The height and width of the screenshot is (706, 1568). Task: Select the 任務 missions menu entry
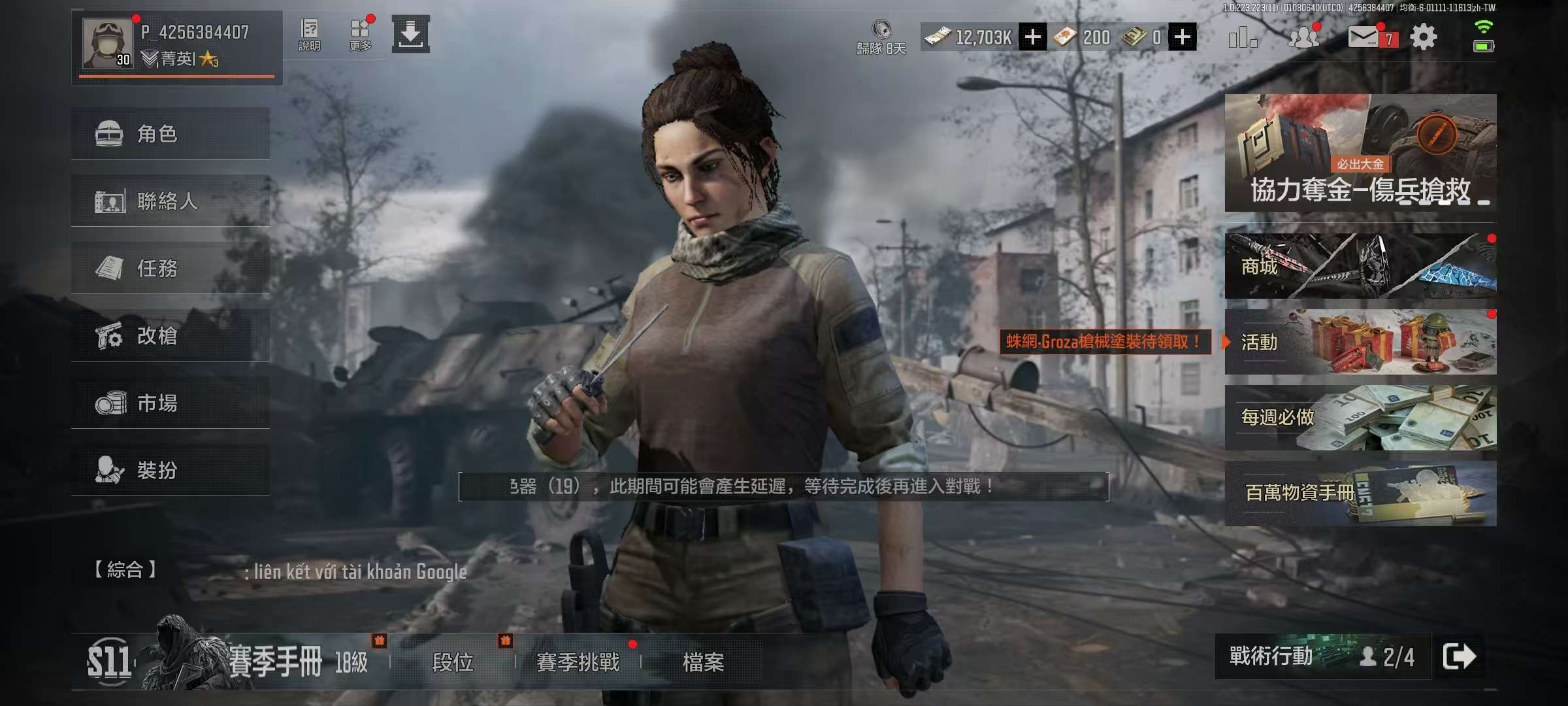click(170, 268)
